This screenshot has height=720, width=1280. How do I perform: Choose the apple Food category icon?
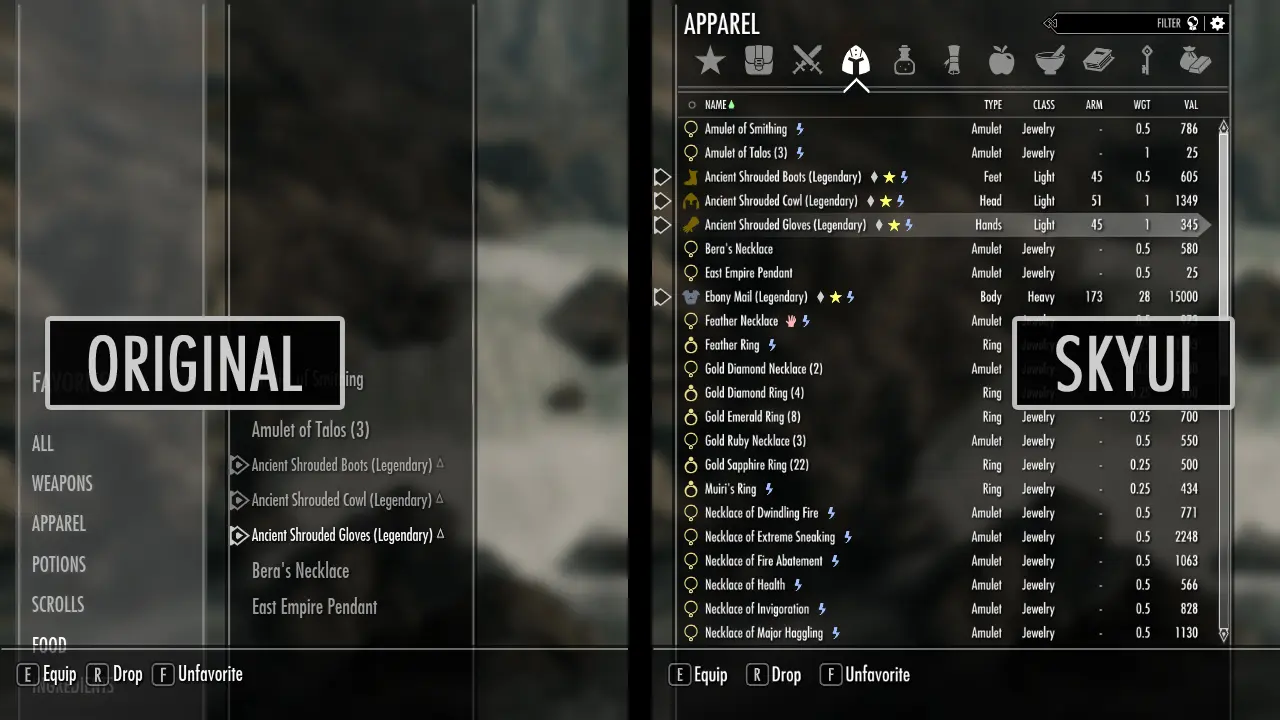[1001, 60]
